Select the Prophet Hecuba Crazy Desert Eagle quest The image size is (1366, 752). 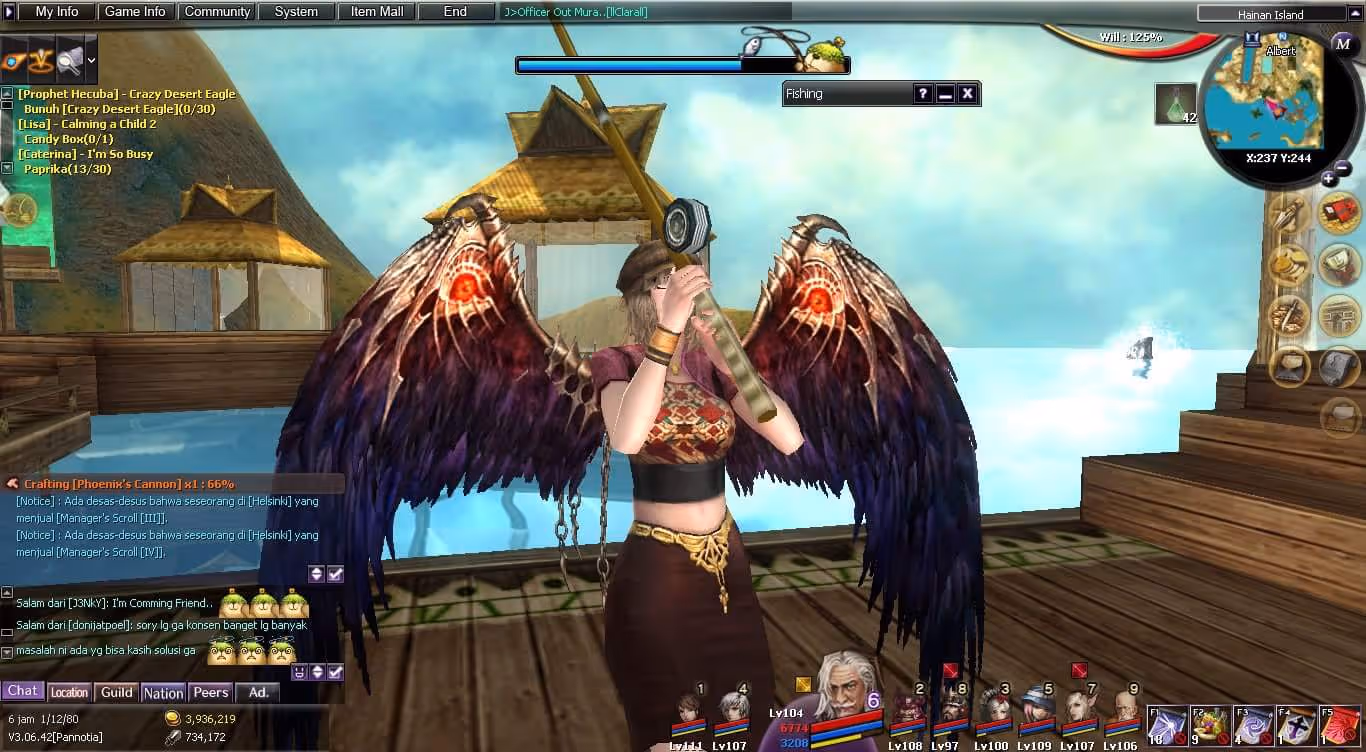pos(127,94)
